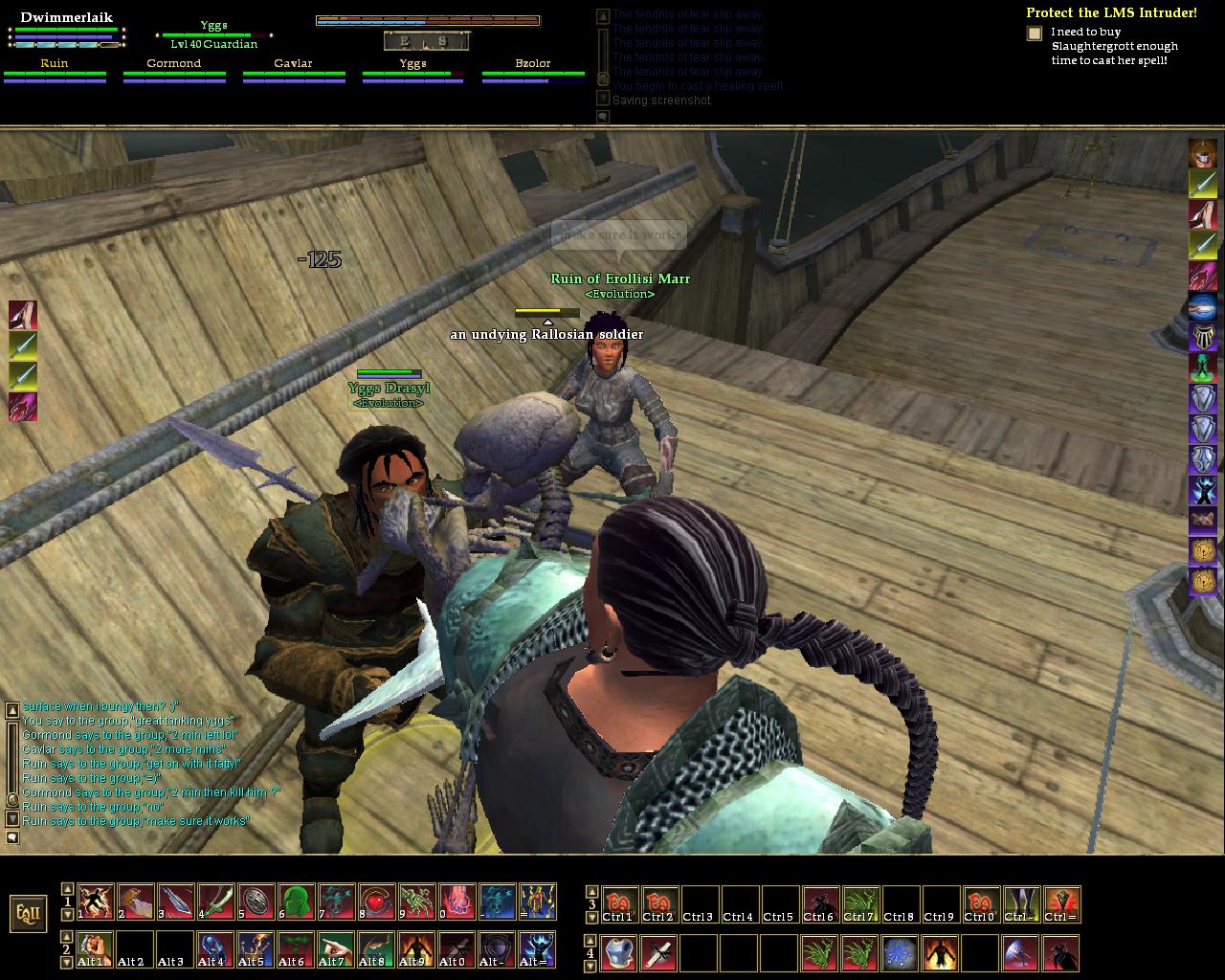
Task: Select group member Gormond
Action: [x=174, y=70]
